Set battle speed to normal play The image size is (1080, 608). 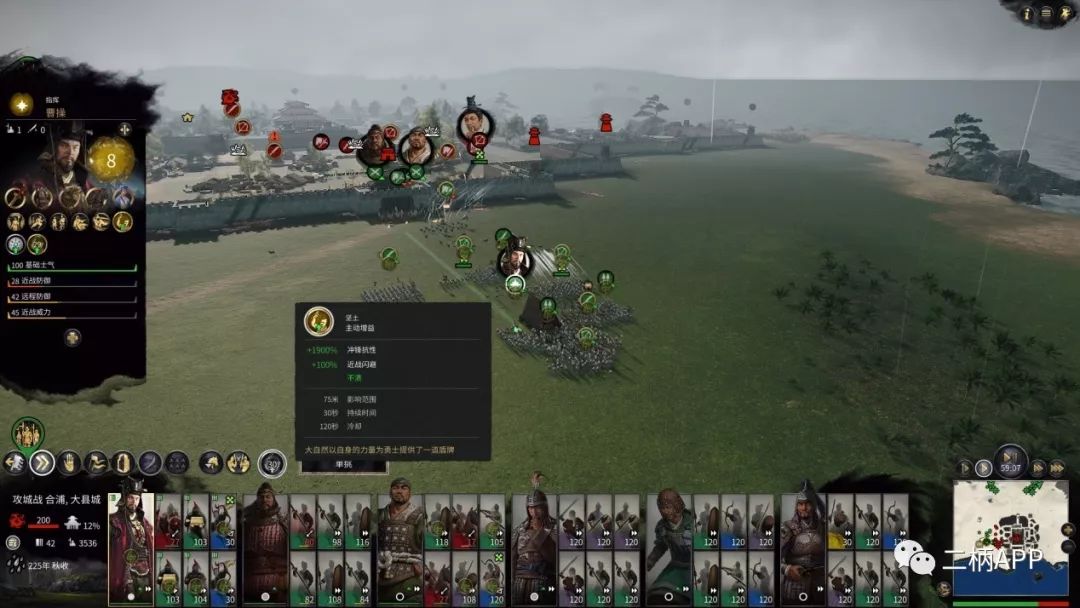click(x=984, y=468)
